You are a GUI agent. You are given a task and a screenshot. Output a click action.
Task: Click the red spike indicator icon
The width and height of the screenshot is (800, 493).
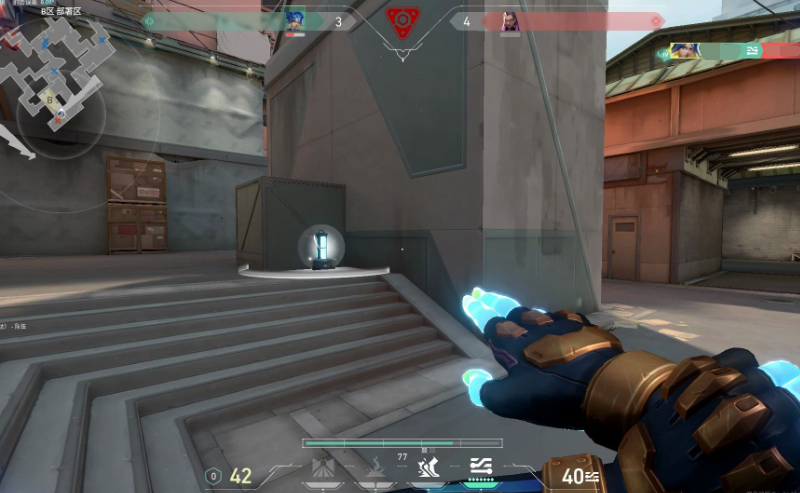click(401, 22)
